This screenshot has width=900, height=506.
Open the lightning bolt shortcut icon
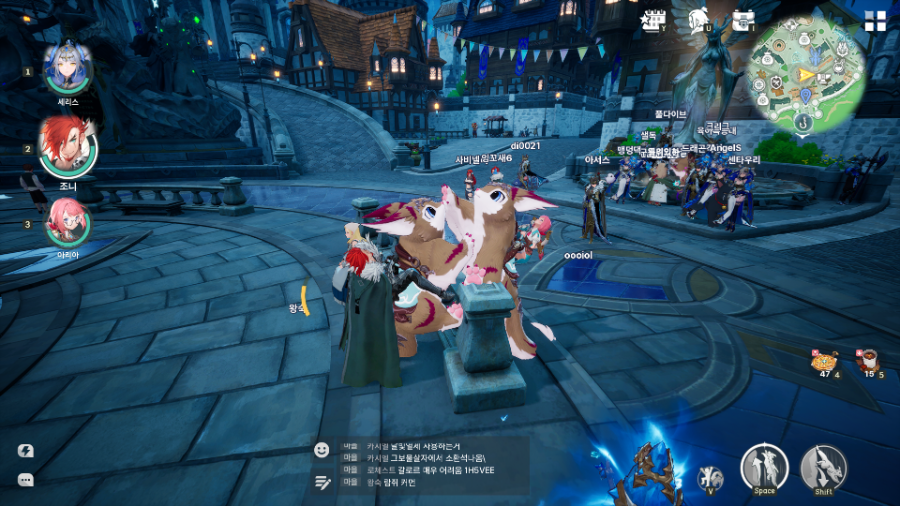point(26,451)
